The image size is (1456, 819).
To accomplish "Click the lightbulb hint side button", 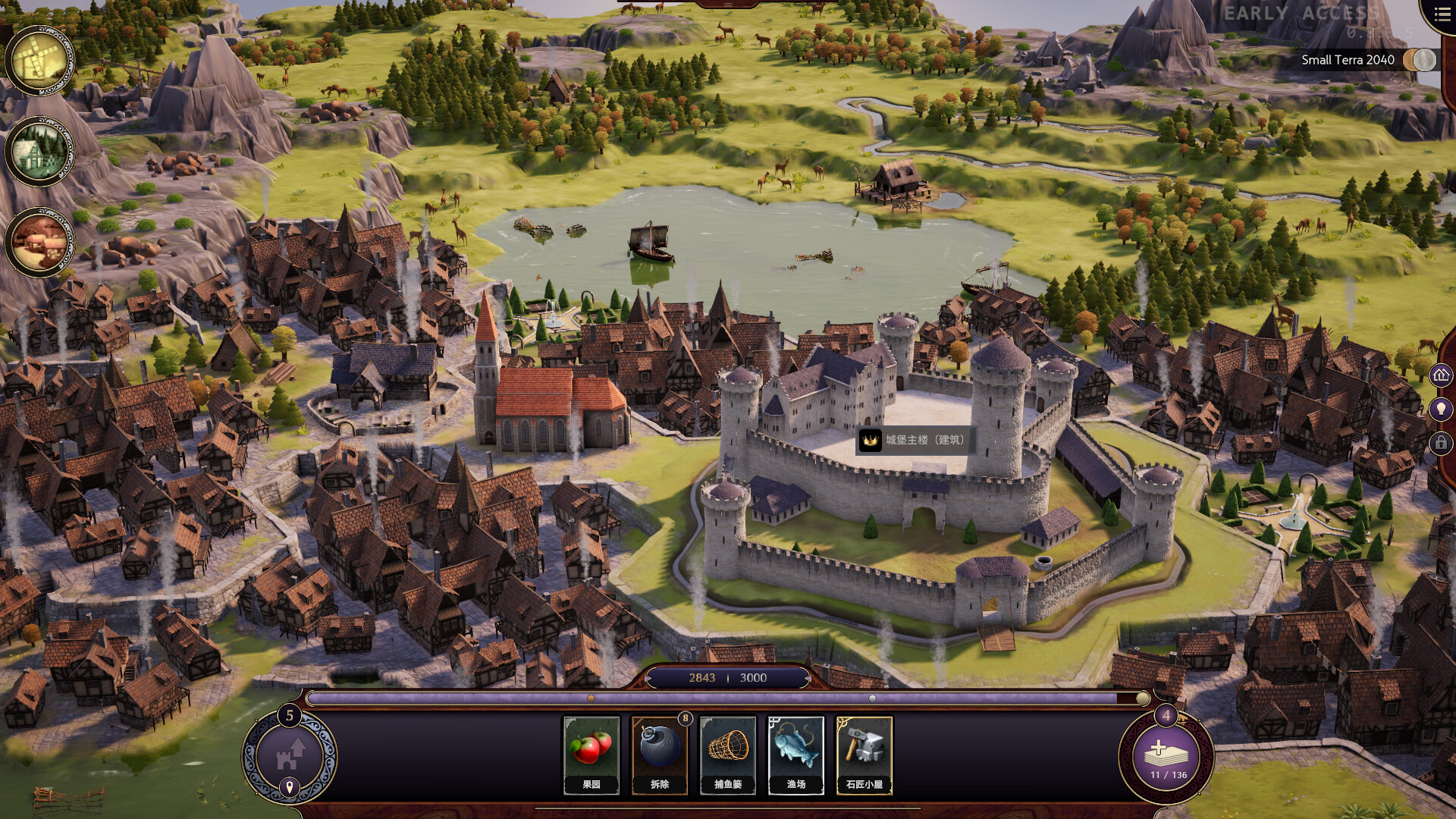I will (x=1441, y=409).
